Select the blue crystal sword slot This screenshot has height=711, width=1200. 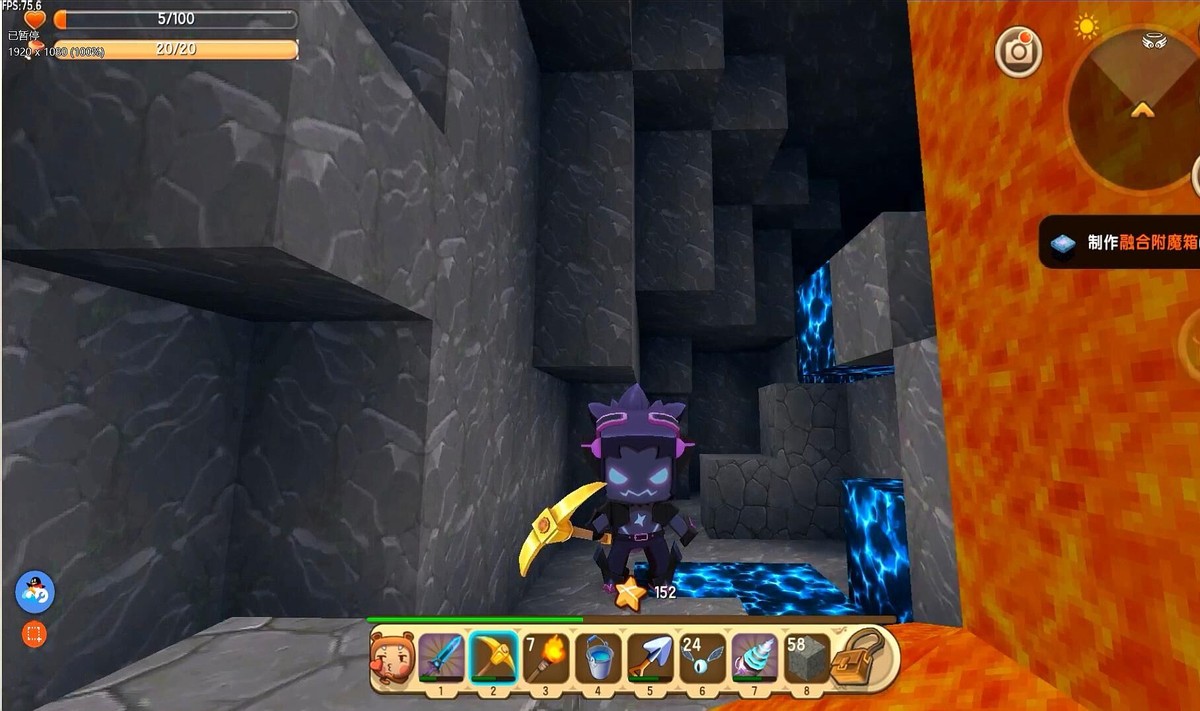[442, 657]
